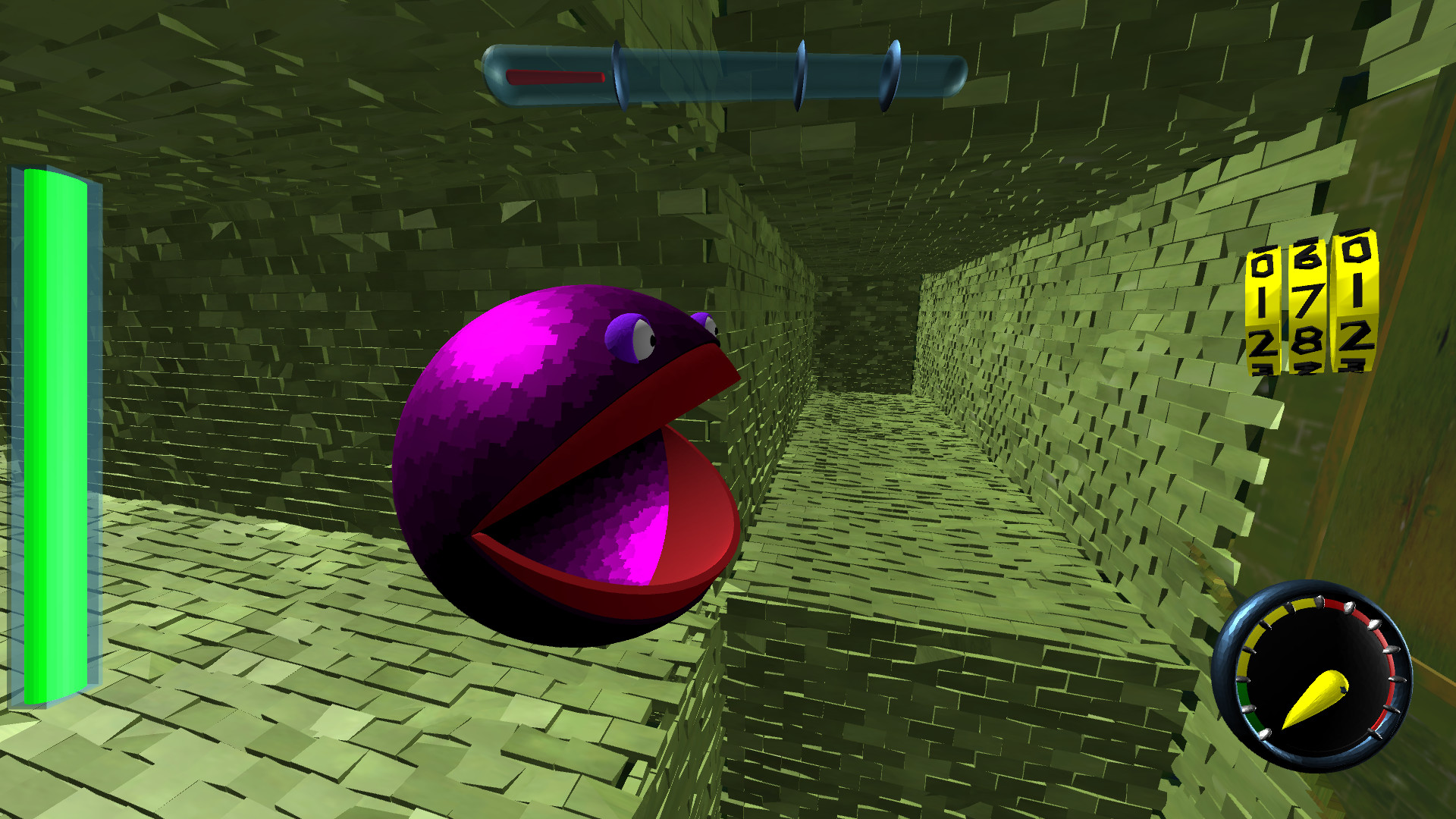Click the glass progress tube
Screen dimensions: 1456x819
(720, 74)
